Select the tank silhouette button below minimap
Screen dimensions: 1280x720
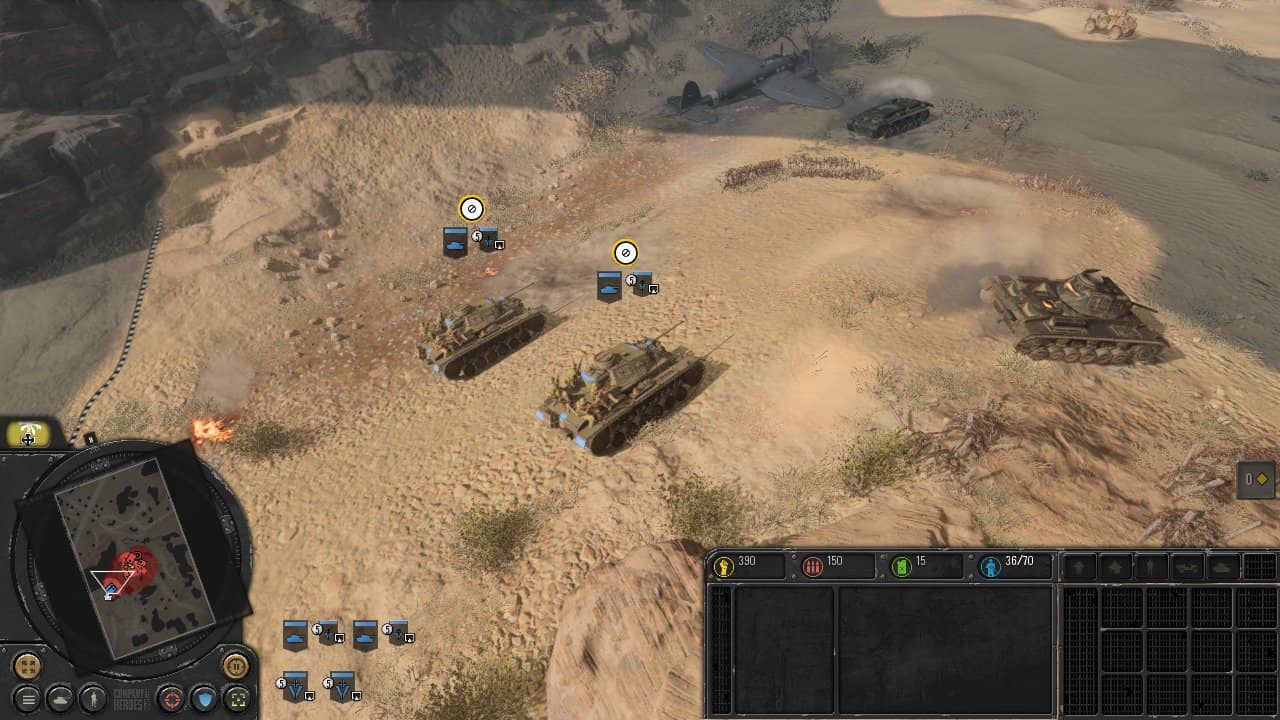tap(60, 697)
